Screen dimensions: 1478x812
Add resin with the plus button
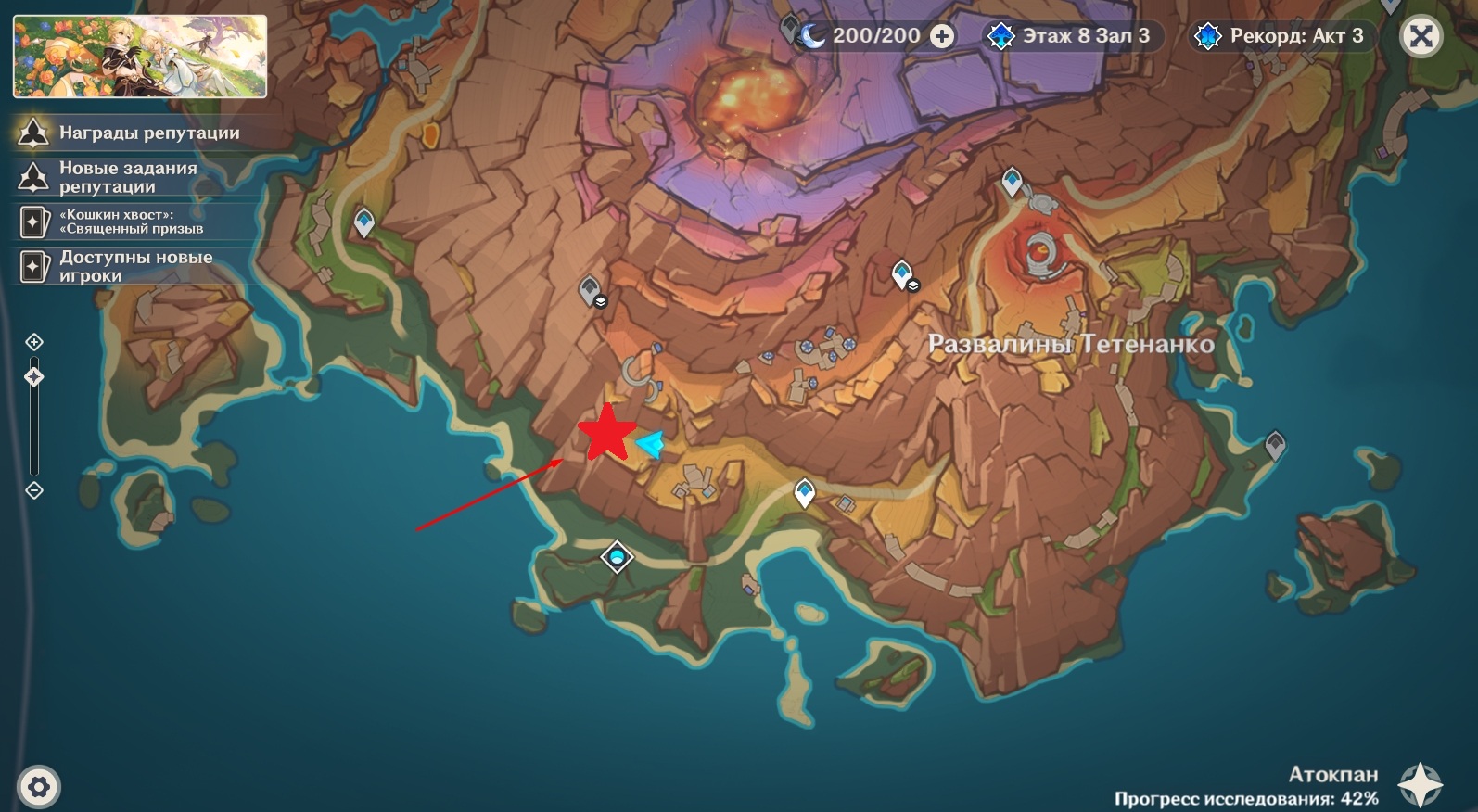pos(941,36)
